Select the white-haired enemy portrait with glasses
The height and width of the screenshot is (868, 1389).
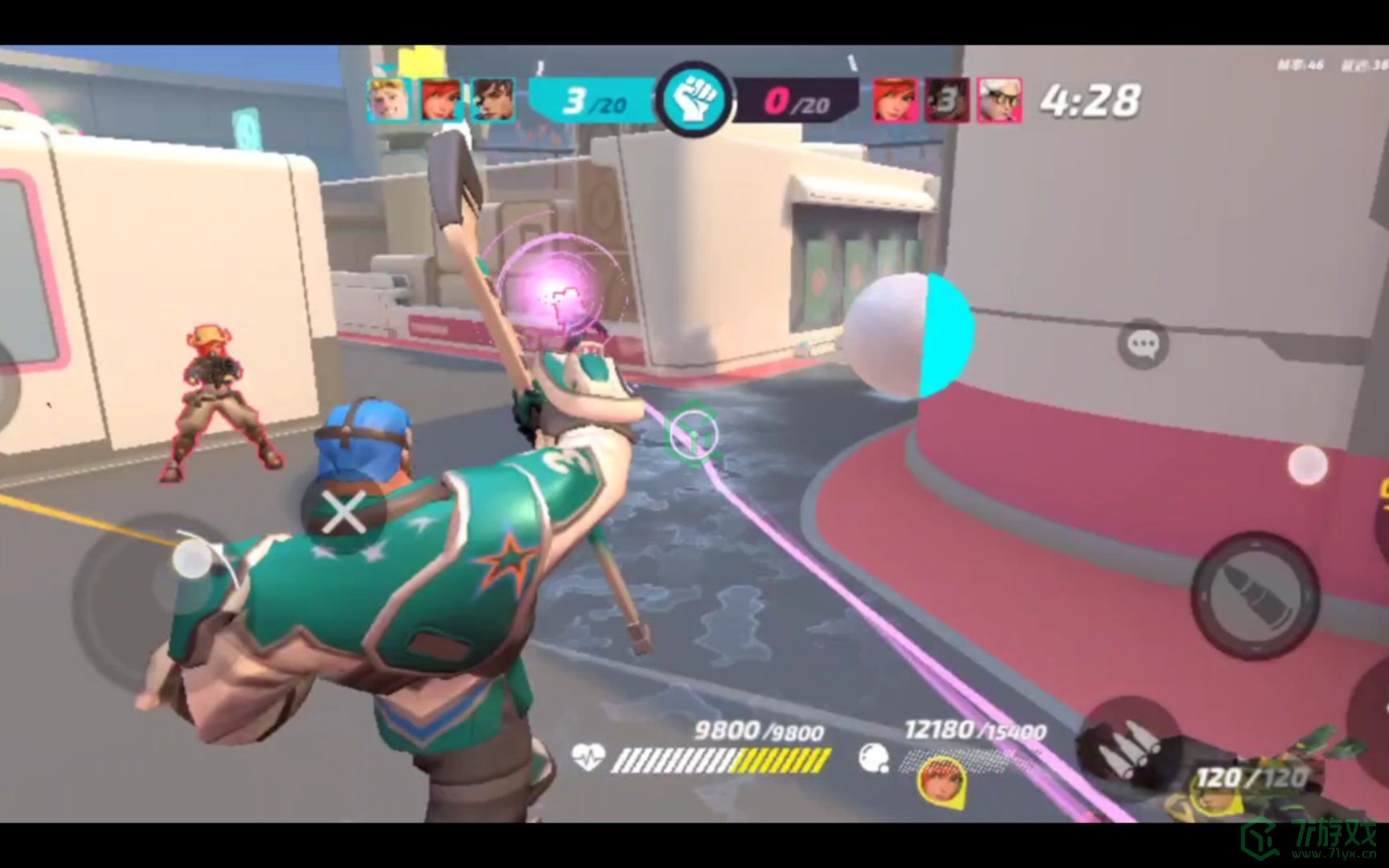pos(999,100)
